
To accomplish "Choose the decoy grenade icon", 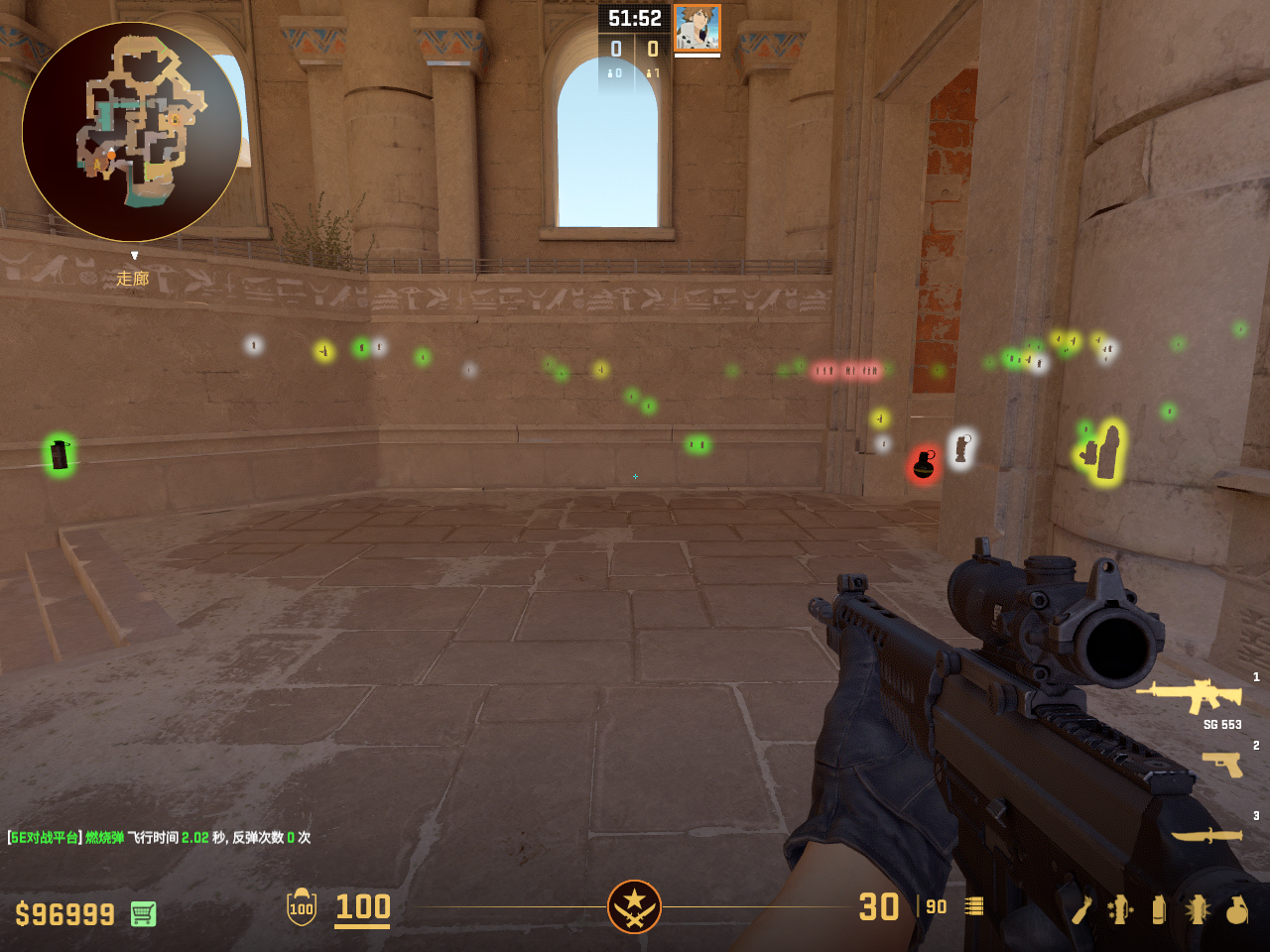I will [1120, 909].
